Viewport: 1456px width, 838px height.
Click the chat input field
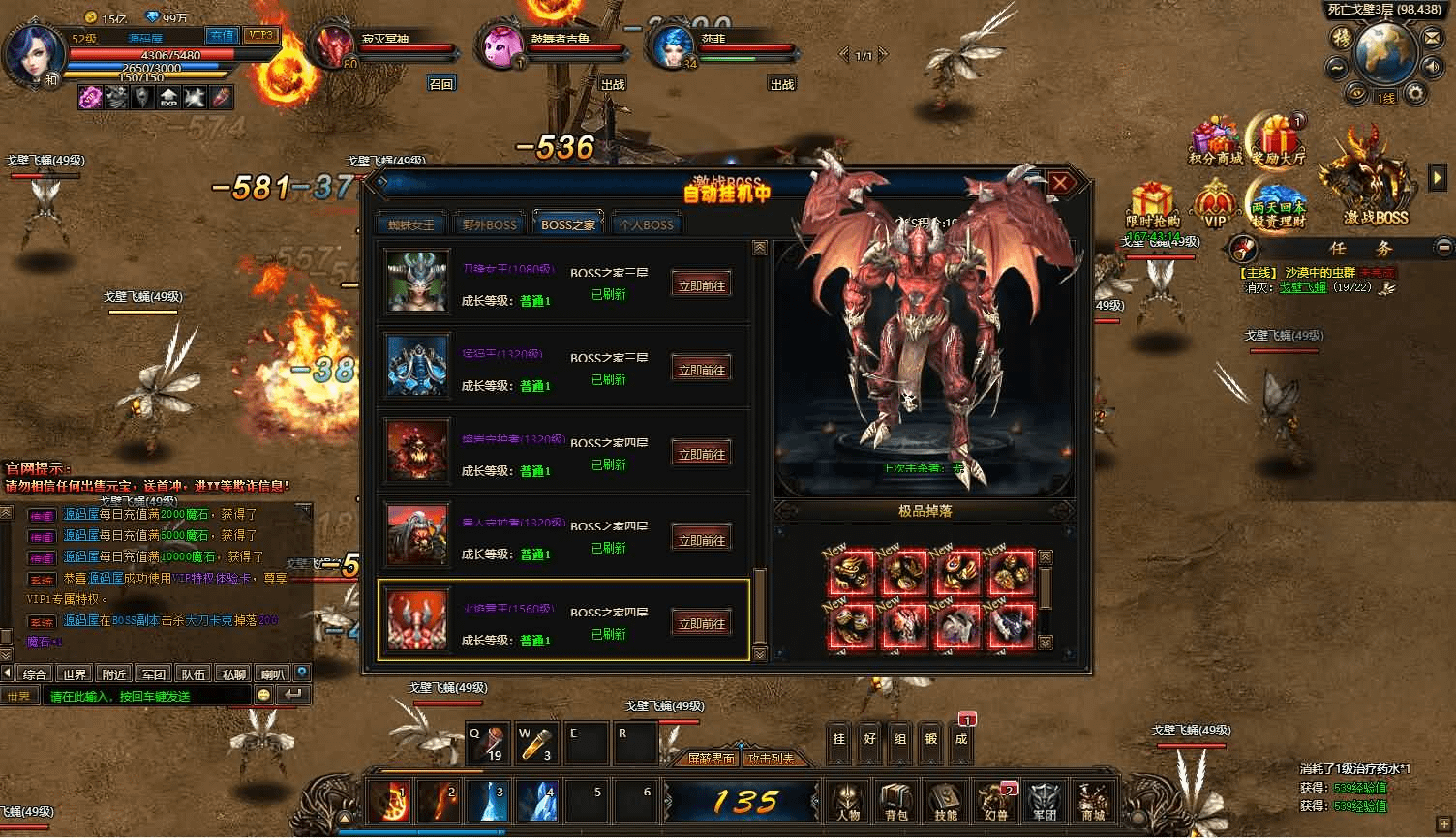145,696
